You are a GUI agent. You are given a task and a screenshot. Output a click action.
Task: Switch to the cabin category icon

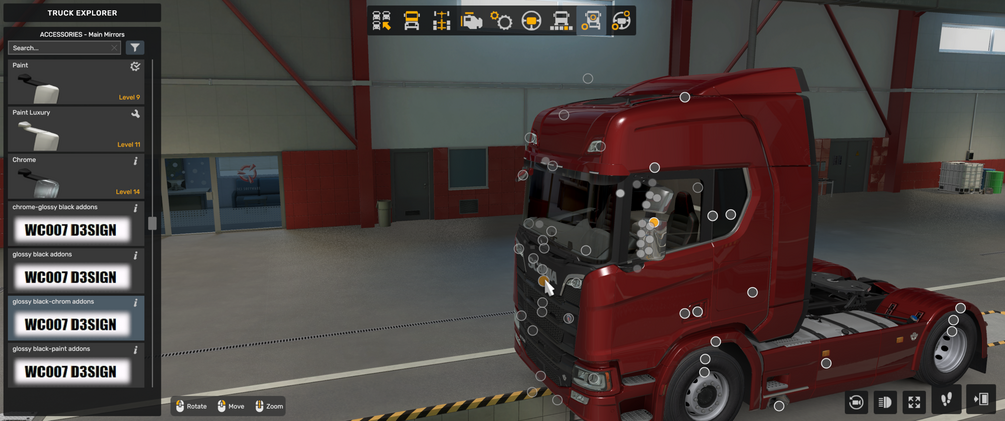(x=412, y=21)
